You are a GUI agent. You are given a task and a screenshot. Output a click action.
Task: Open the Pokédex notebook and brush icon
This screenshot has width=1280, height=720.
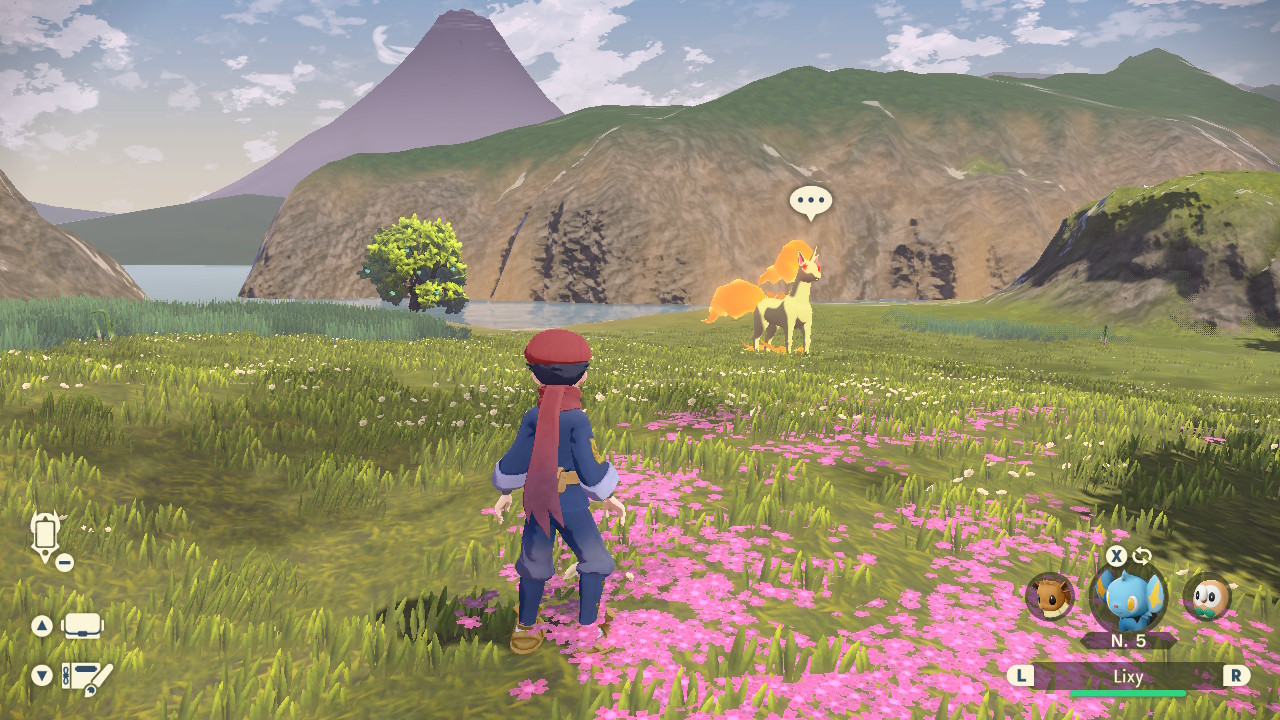click(x=86, y=677)
